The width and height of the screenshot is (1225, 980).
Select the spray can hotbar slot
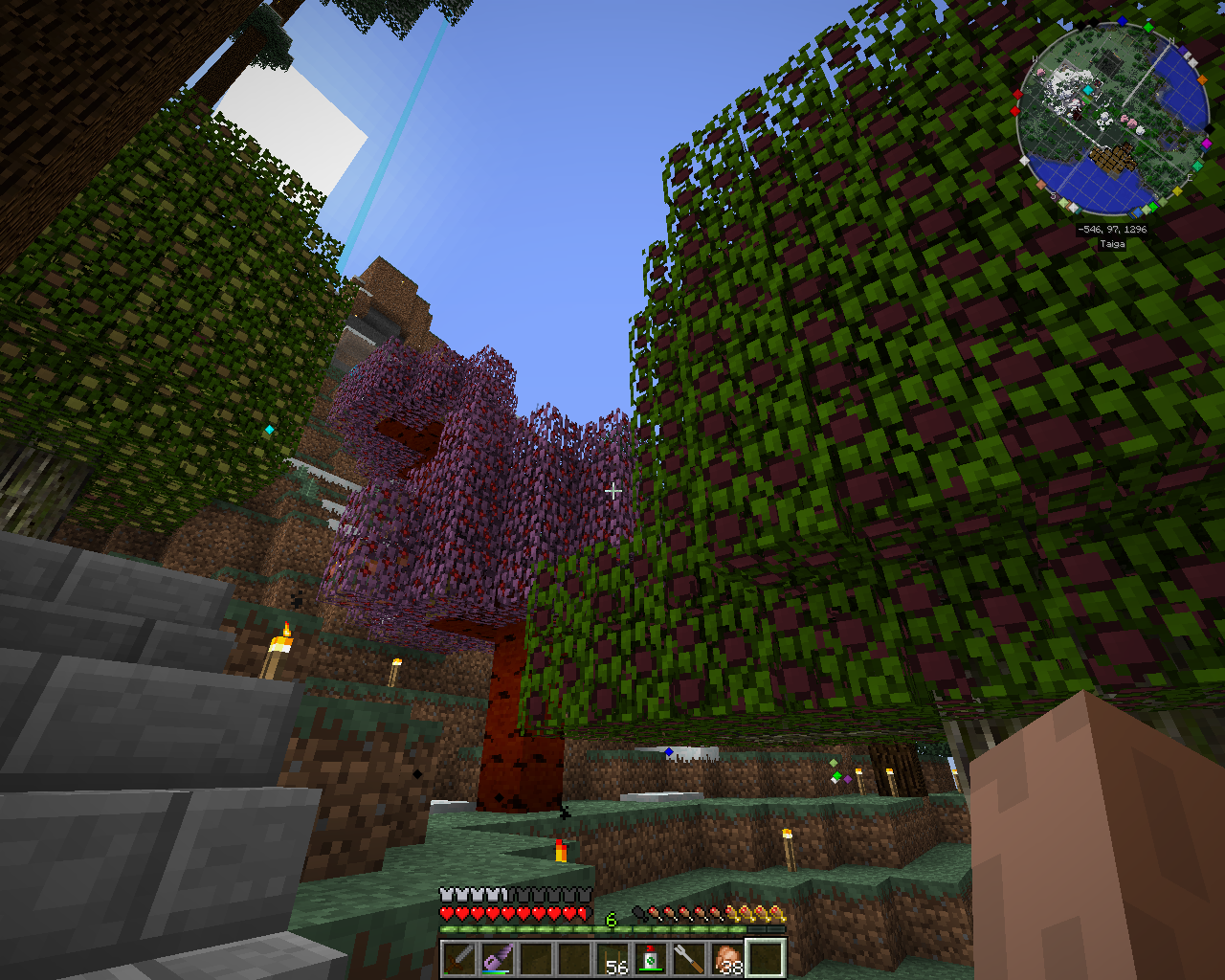click(651, 958)
